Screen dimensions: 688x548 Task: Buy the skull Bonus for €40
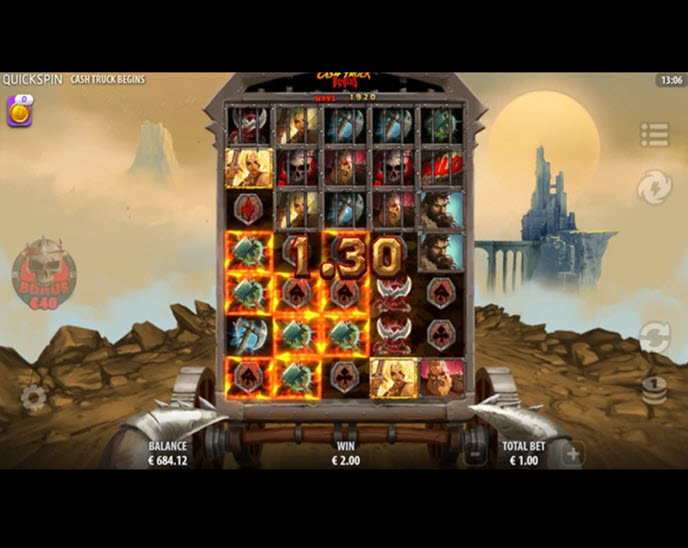pos(43,273)
